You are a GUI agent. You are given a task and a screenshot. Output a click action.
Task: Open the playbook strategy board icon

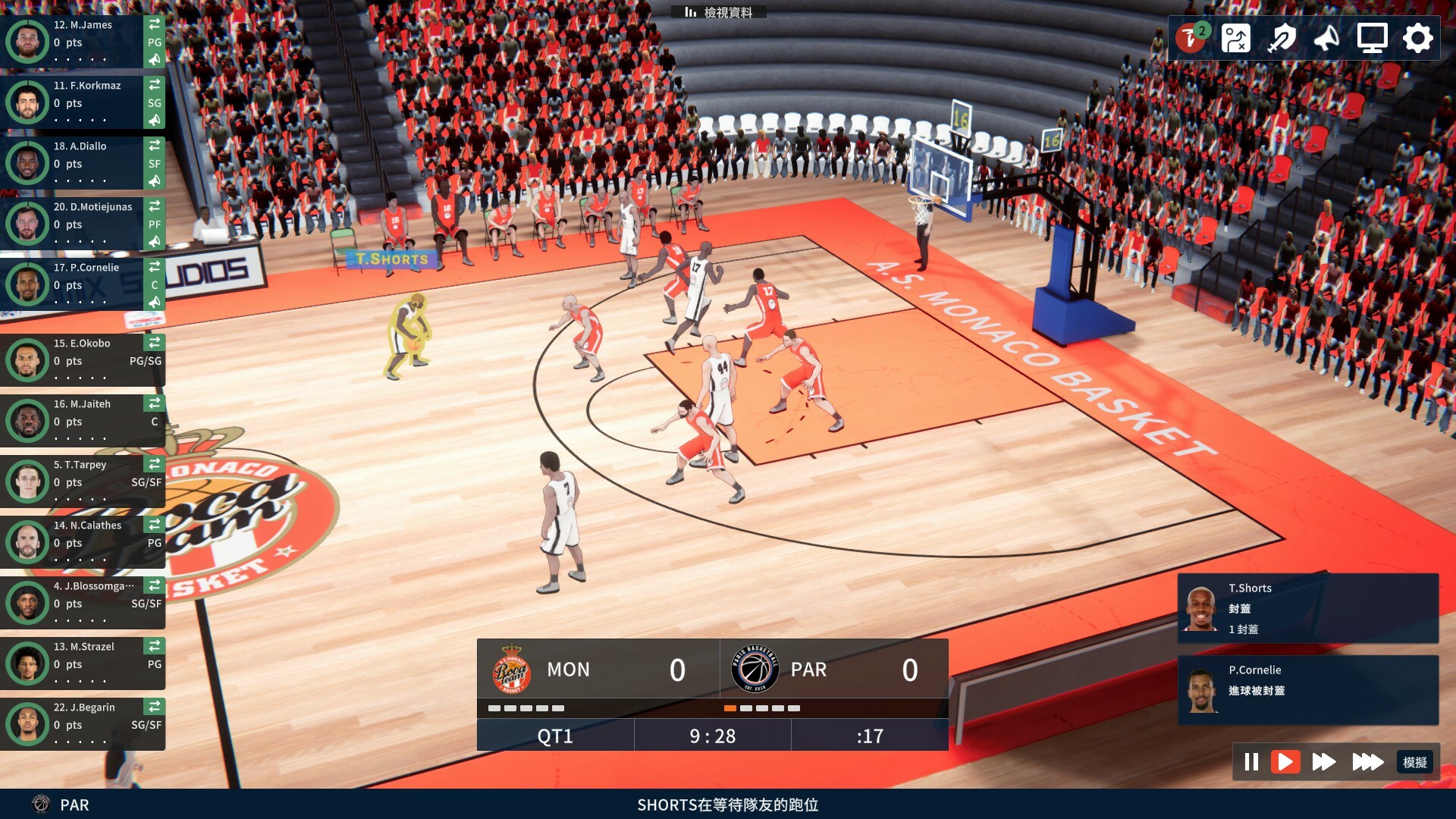pos(1235,38)
